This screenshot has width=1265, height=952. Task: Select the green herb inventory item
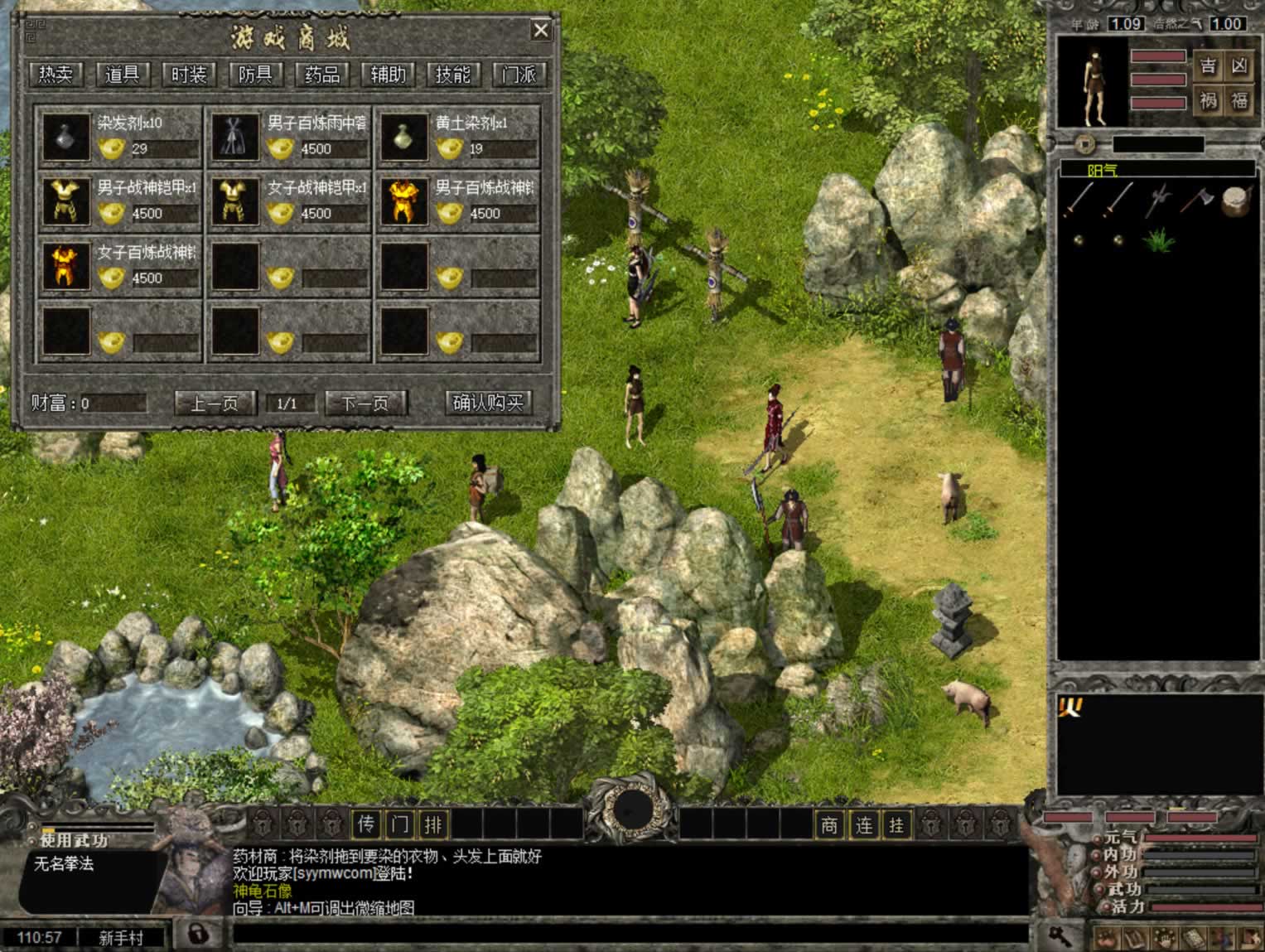(x=1157, y=240)
